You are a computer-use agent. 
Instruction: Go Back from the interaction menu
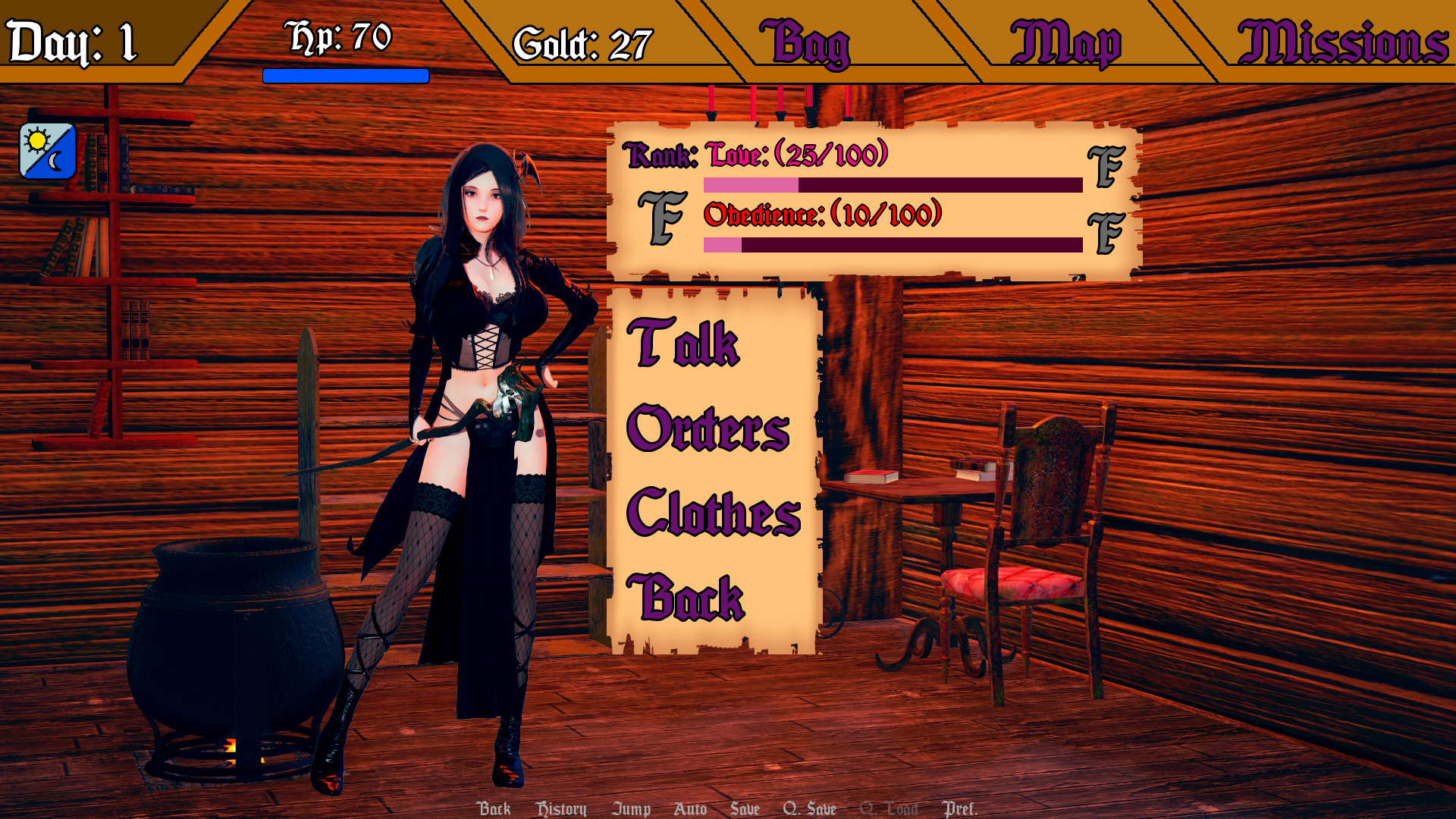click(x=686, y=598)
